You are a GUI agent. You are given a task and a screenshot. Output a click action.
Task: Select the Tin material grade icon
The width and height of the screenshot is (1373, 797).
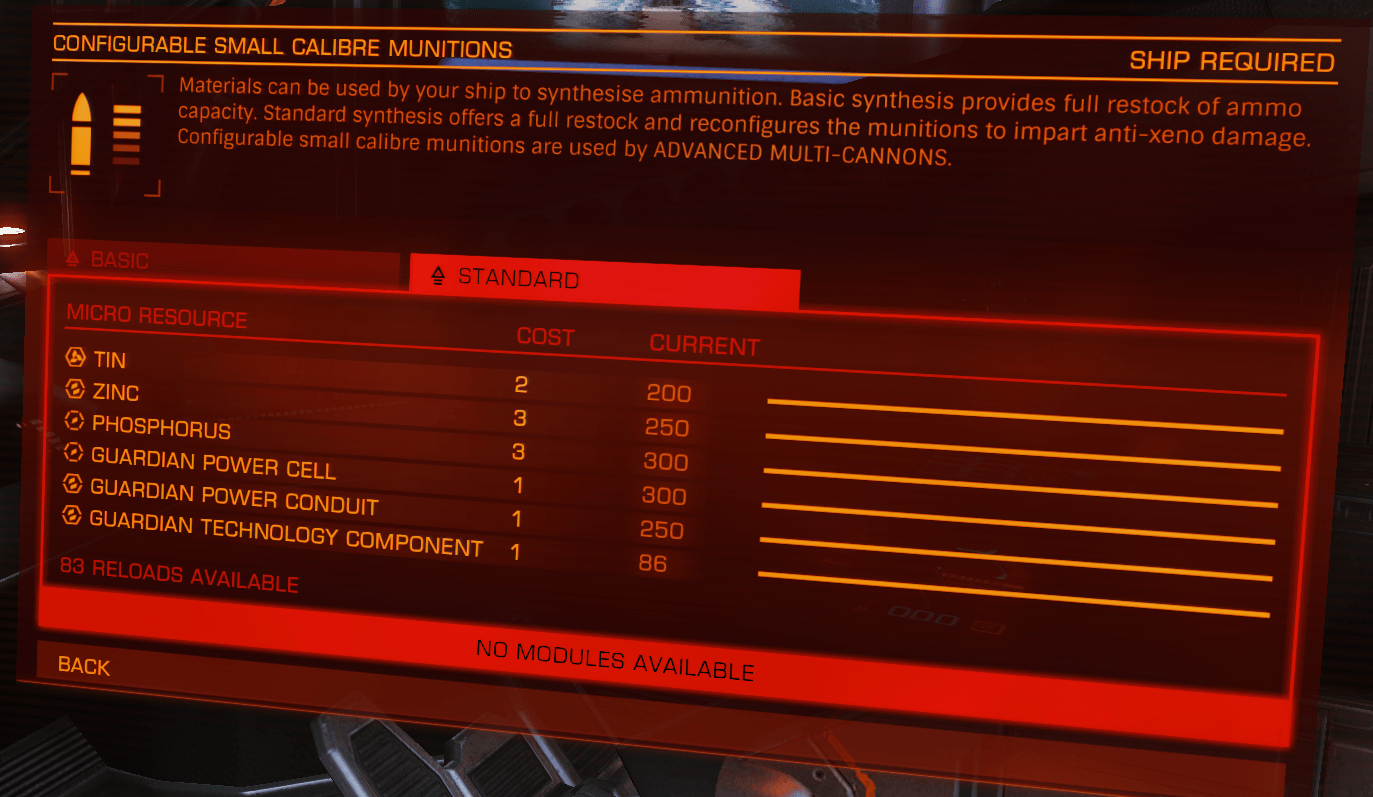(x=72, y=357)
